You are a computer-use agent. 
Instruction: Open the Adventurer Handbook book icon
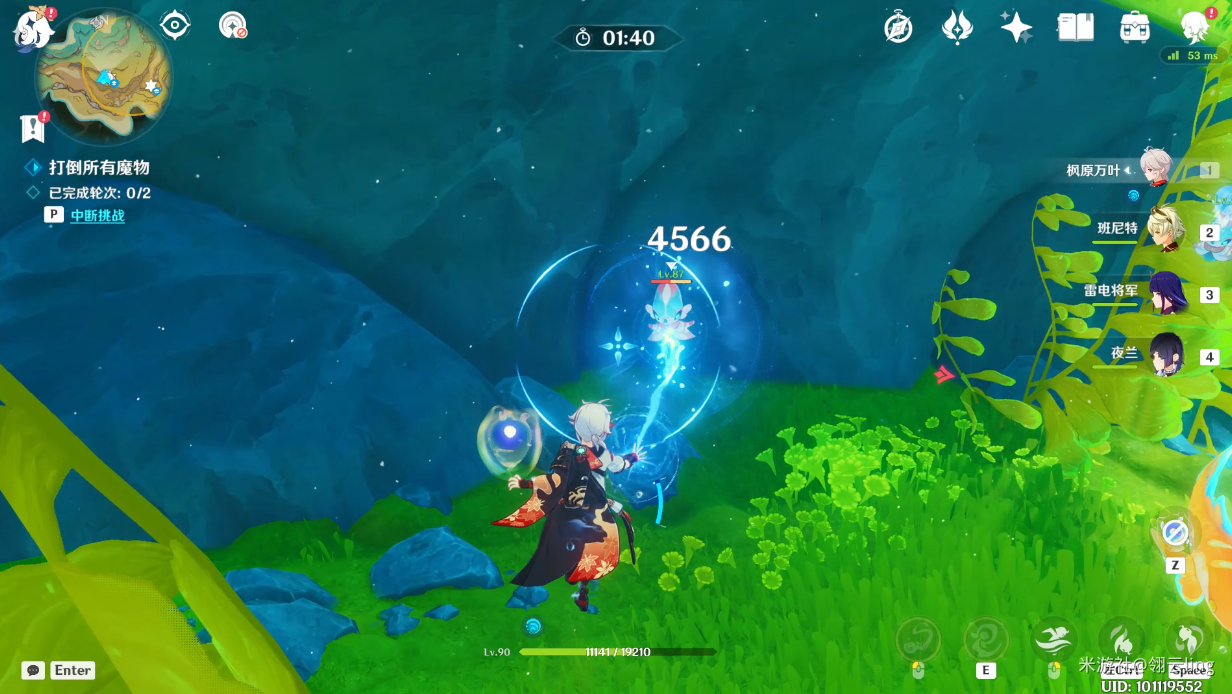(1075, 27)
